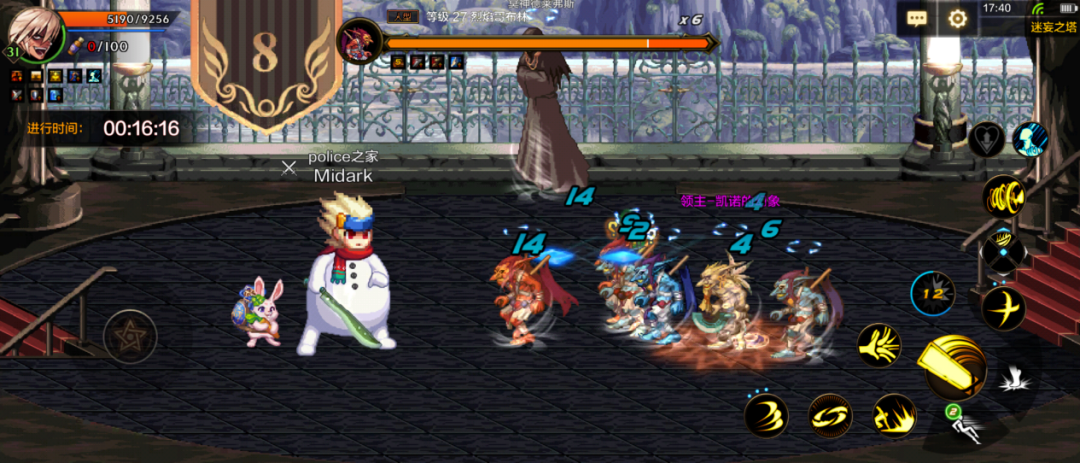Activate the cross slash skill
1080x463 pixels.
[x=1001, y=308]
